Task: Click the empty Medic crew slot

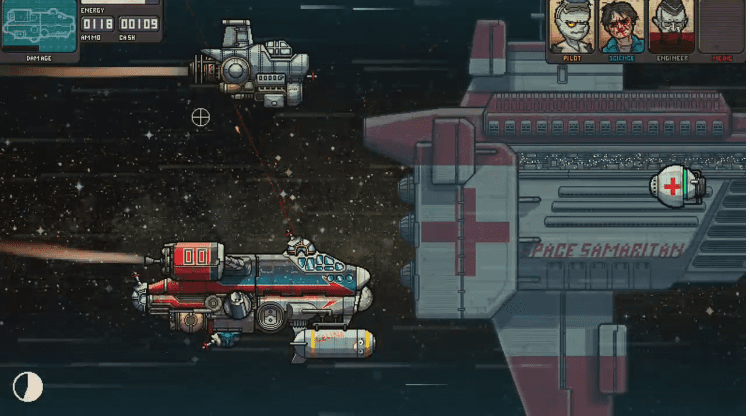Action: [x=721, y=27]
